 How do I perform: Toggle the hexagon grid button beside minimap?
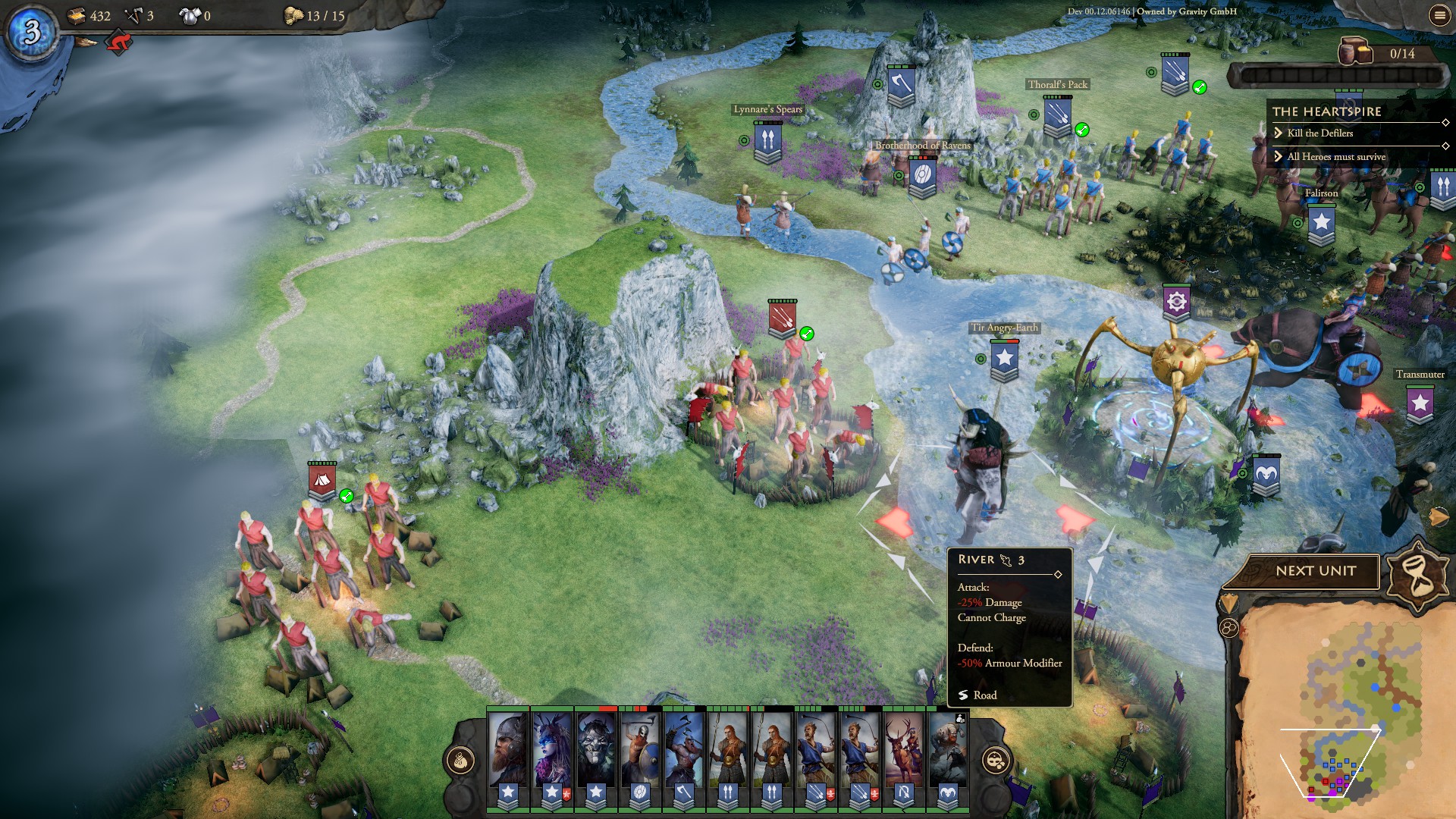[1228, 628]
